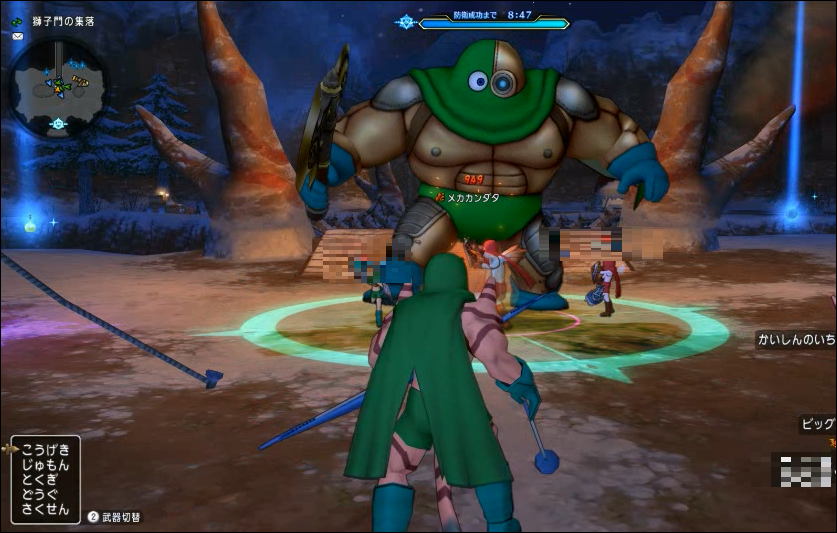Choose じゅもん from the battle menu

click(45, 464)
